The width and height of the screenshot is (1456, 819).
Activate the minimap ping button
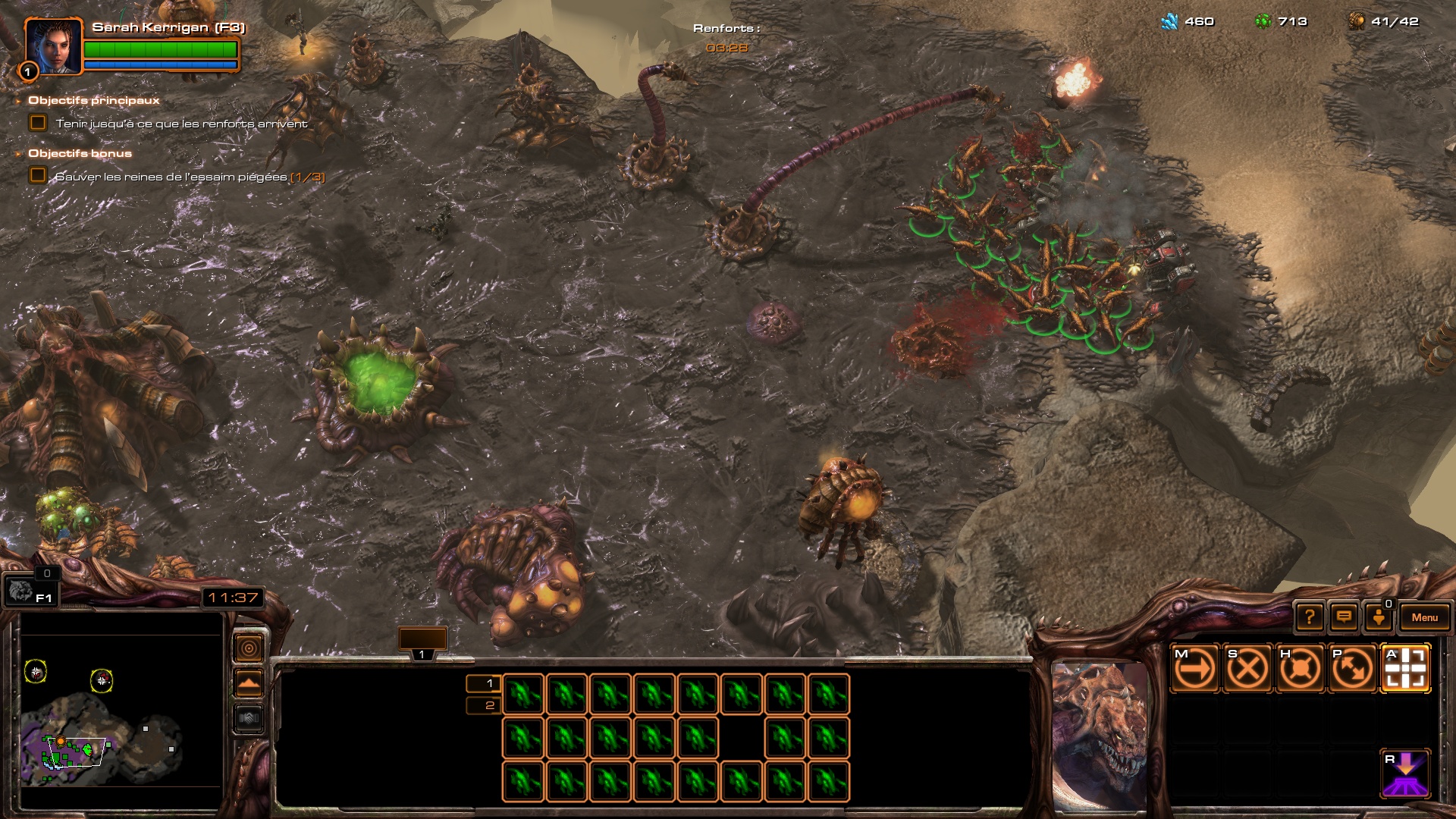click(249, 648)
